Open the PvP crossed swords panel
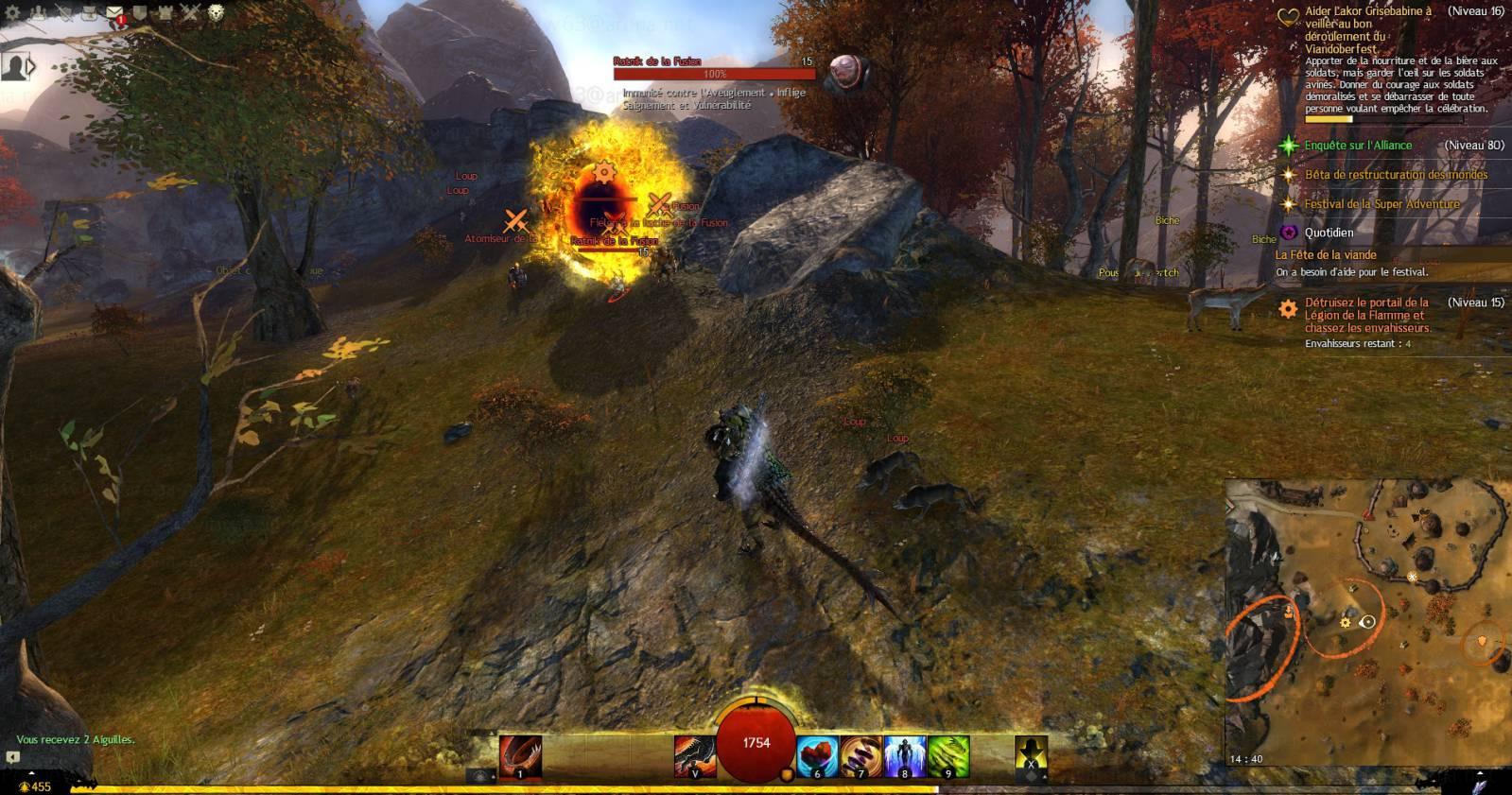This screenshot has height=795, width=1512. click(190, 12)
